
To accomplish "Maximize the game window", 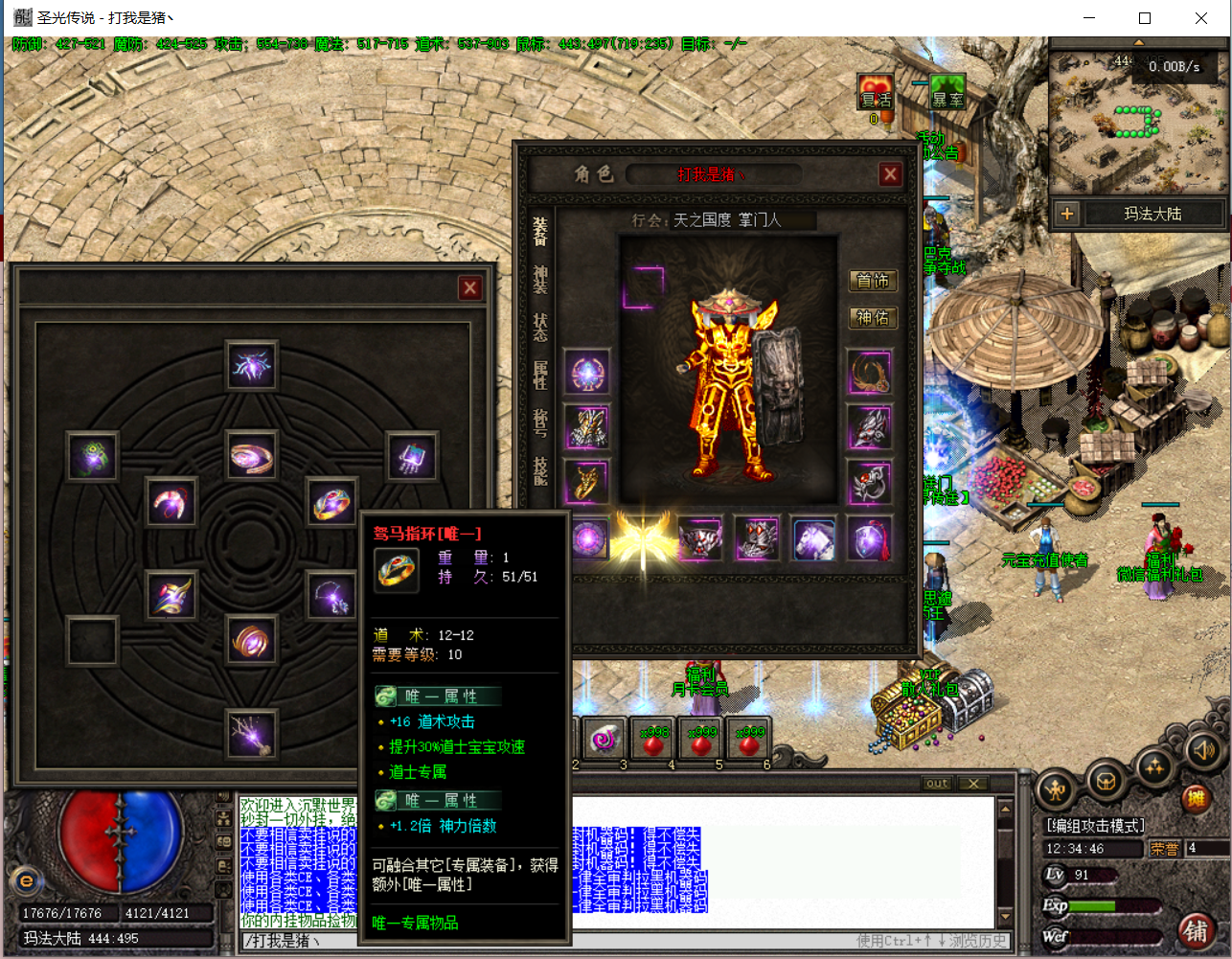I will [x=1144, y=18].
